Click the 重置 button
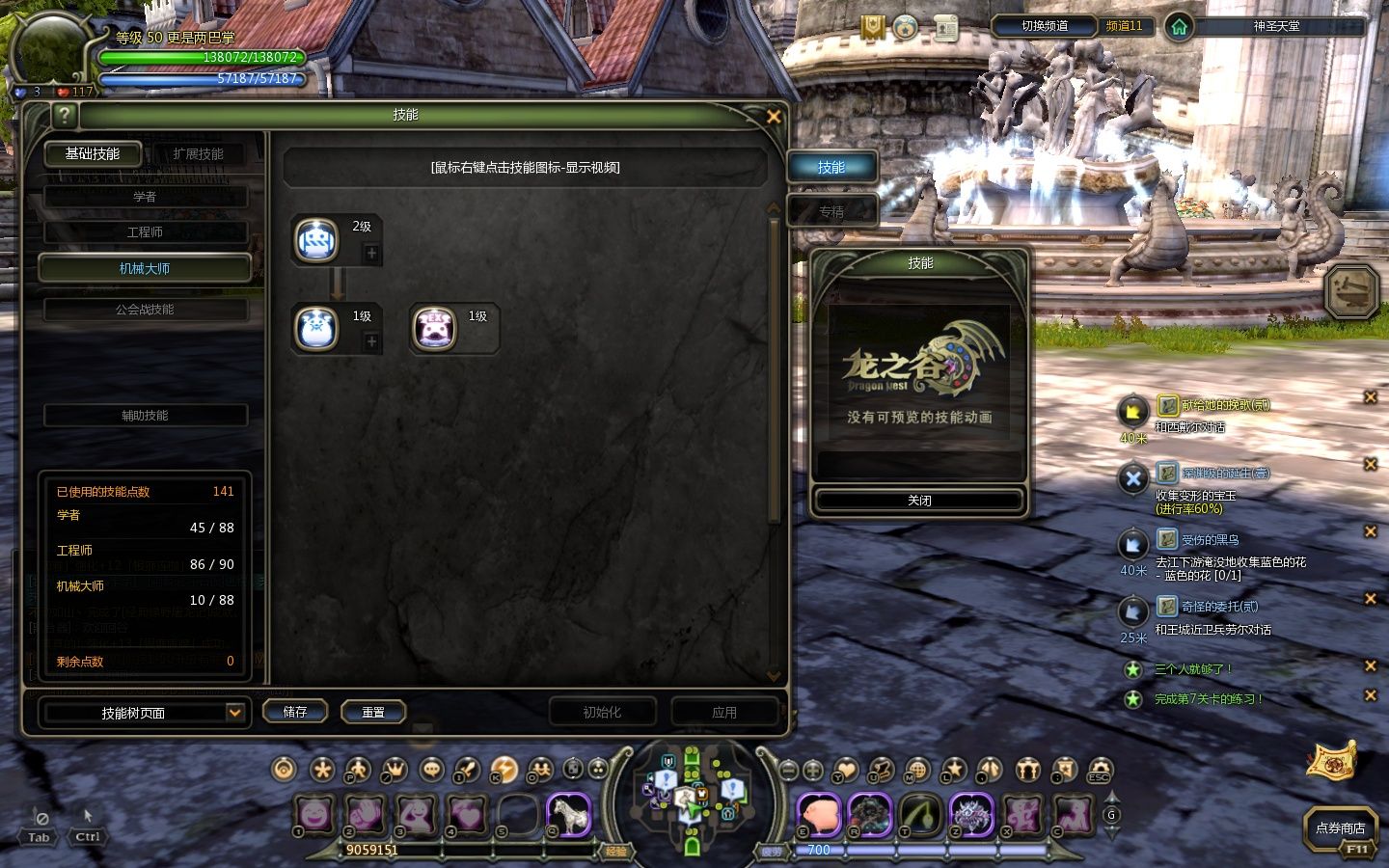1389x868 pixels. pos(373,712)
